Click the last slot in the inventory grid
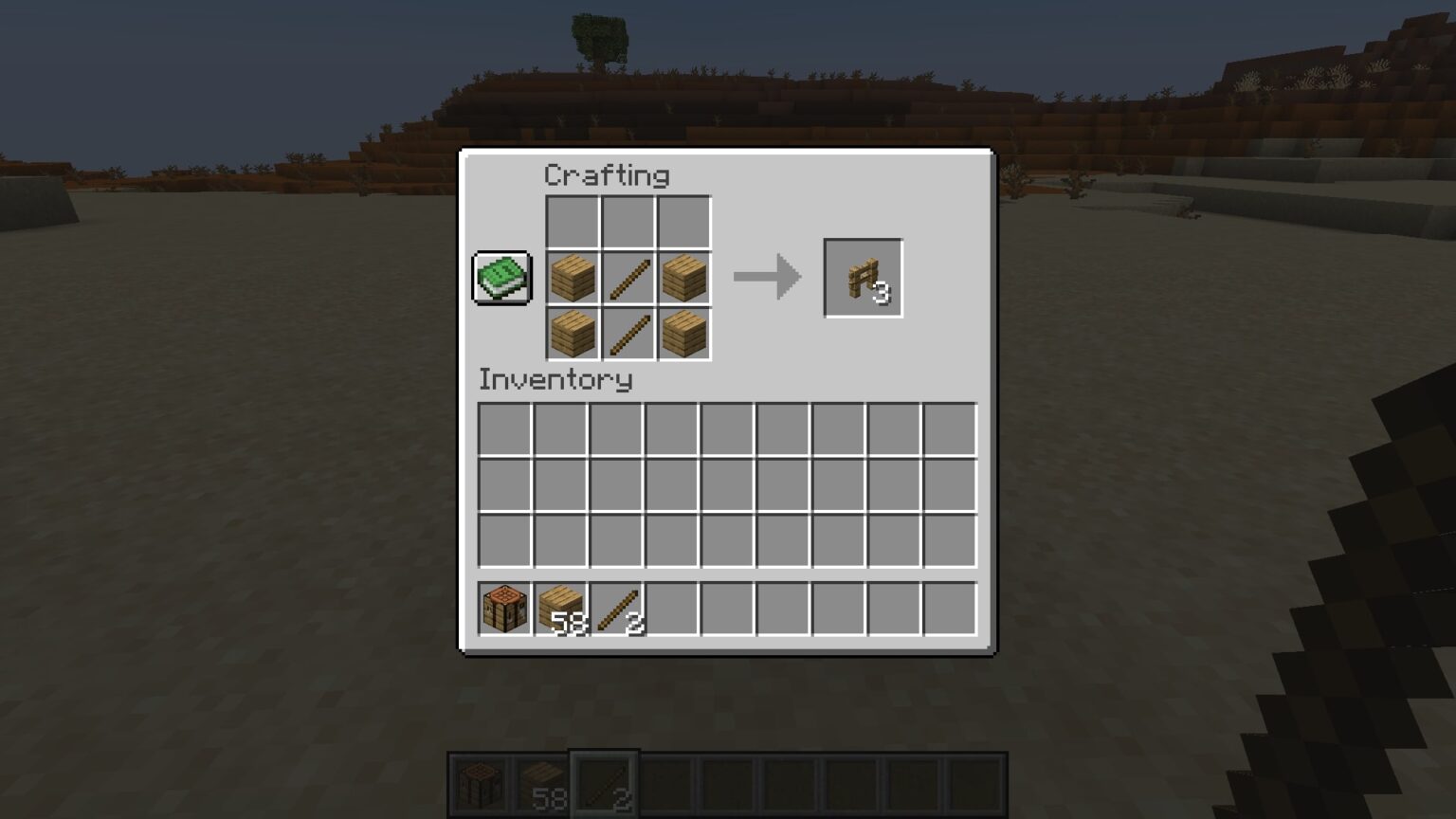 coord(948,538)
